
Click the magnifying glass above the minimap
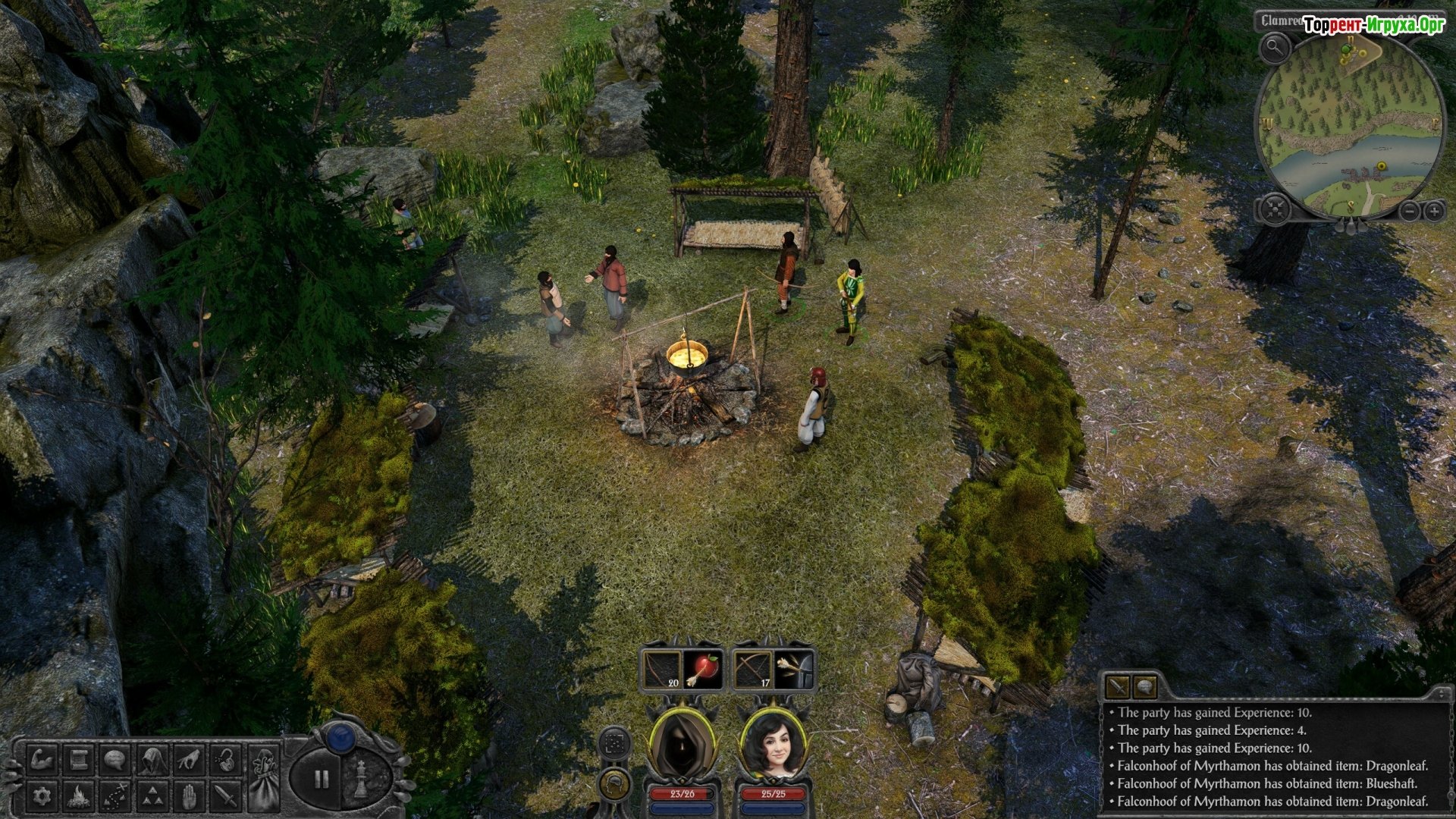(1276, 49)
